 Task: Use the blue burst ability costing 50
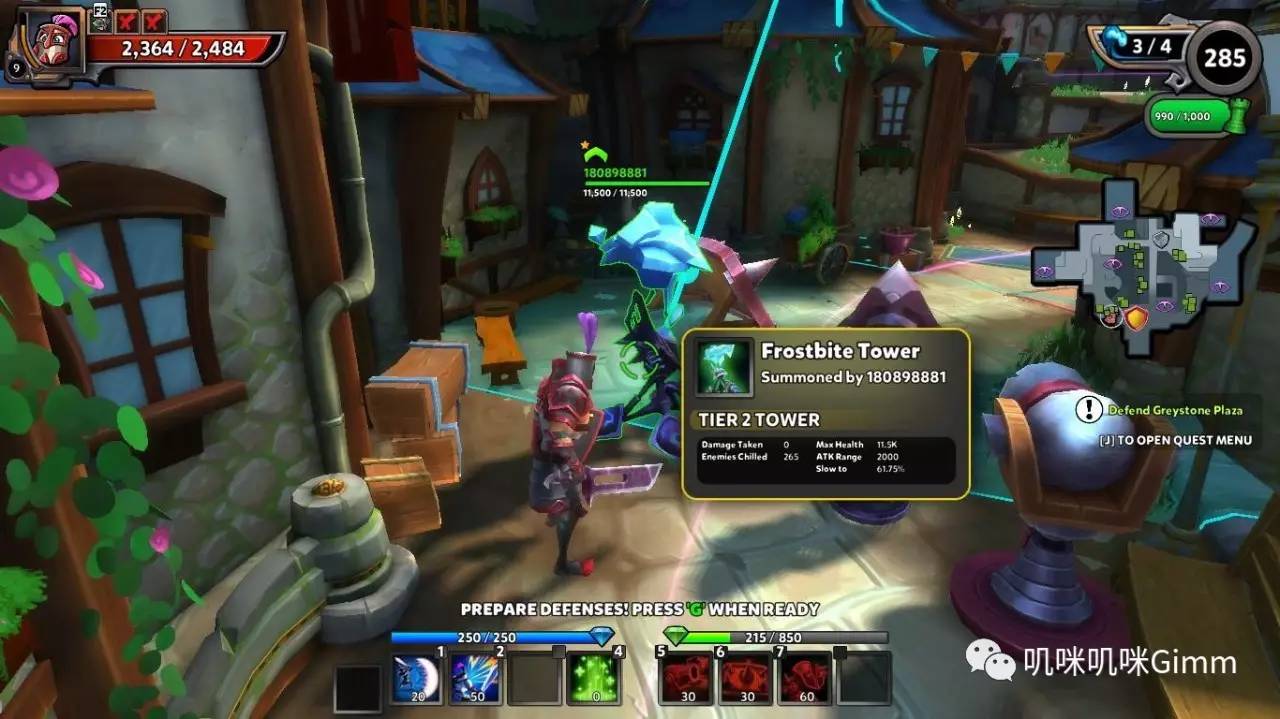(x=475, y=679)
